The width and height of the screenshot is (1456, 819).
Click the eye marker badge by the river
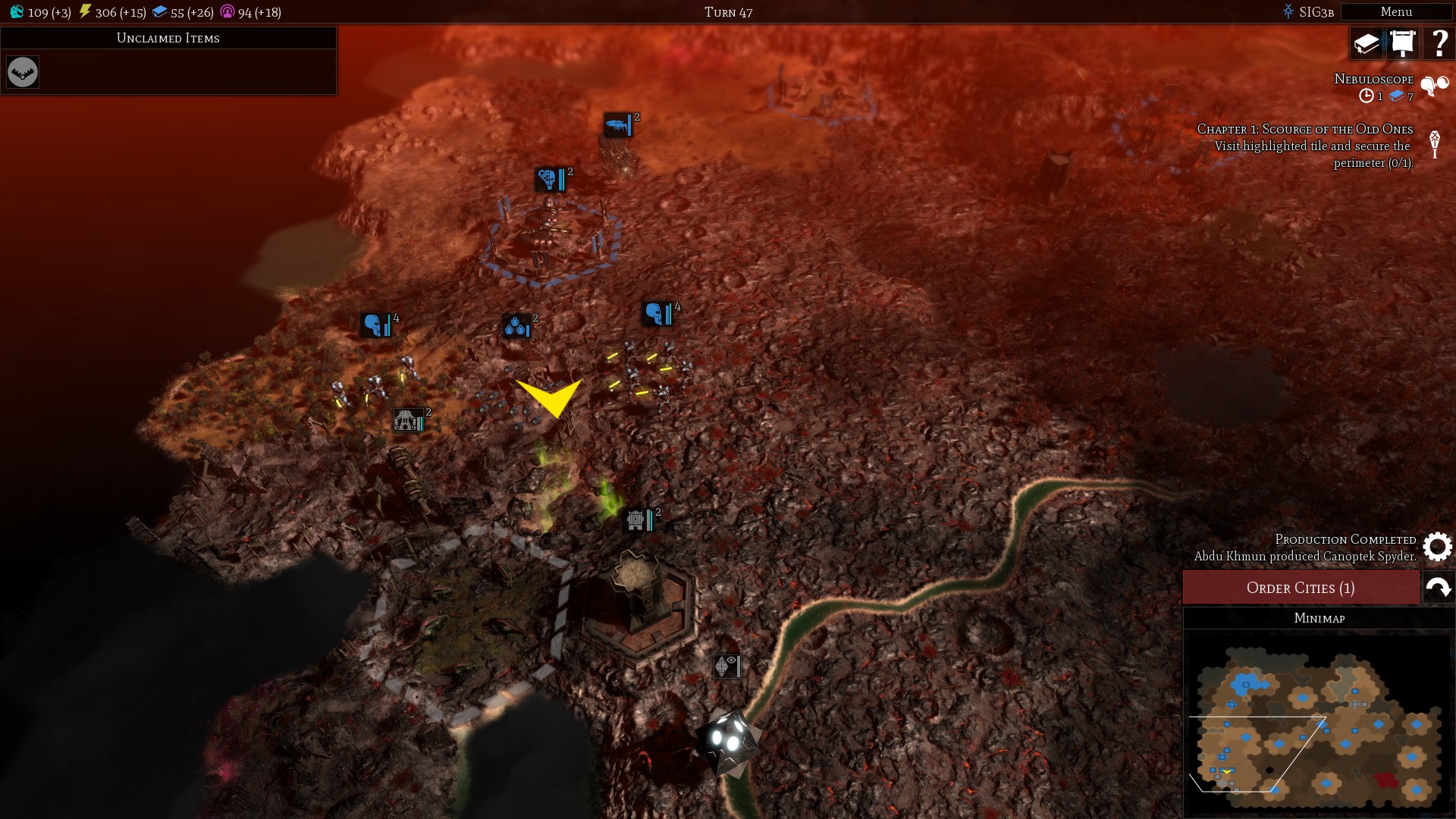[726, 666]
